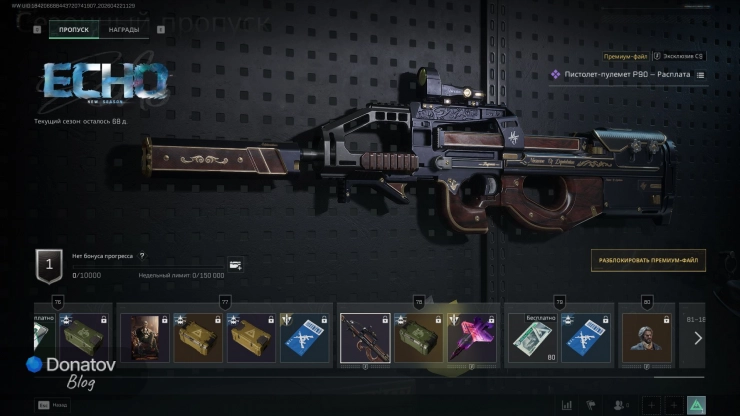The image size is (740, 416).
Task: Click the icon at the progress bar's end
Action: pyautogui.click(x=235, y=265)
